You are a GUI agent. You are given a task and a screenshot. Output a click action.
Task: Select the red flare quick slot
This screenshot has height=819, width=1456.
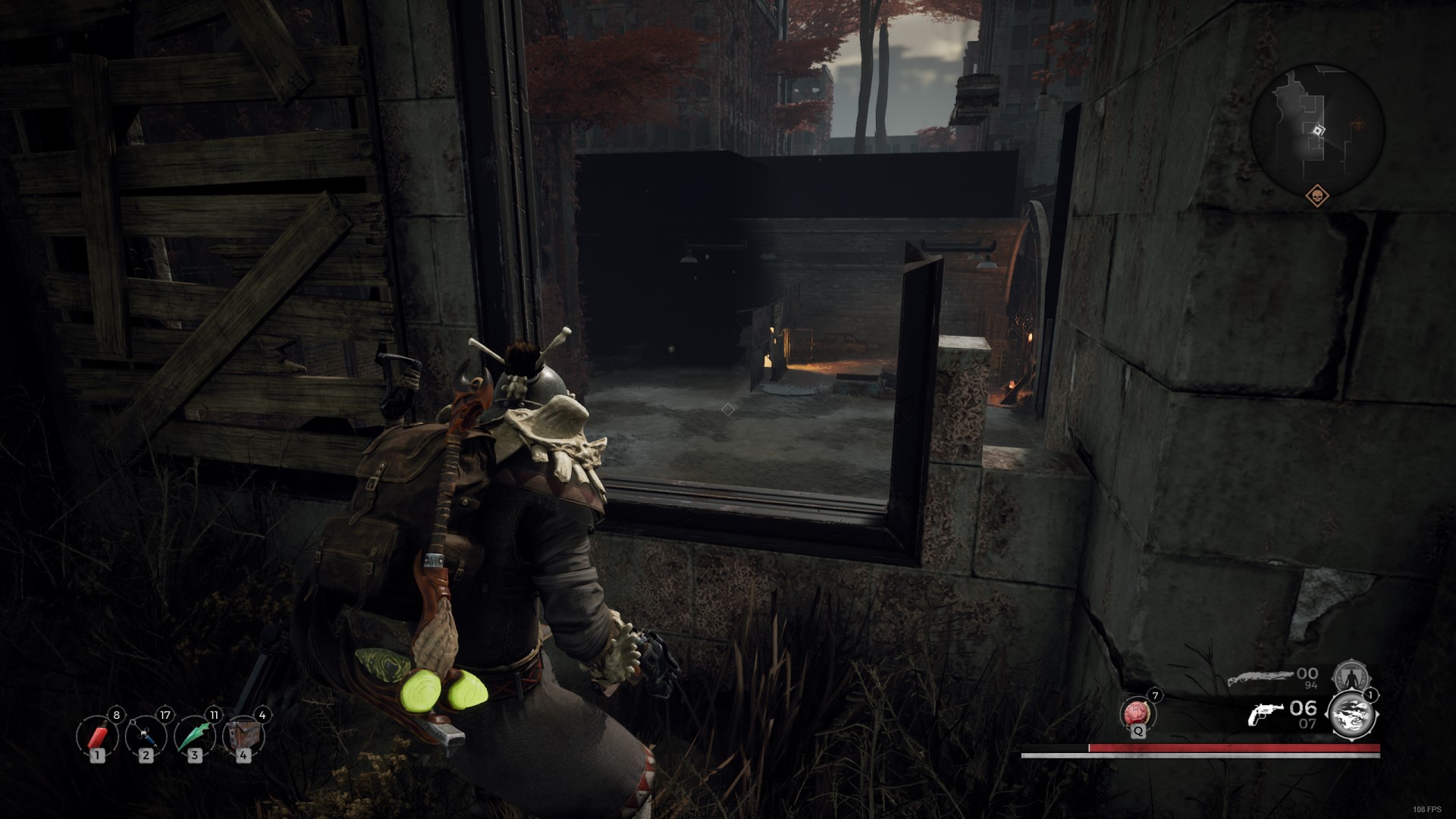[x=97, y=735]
